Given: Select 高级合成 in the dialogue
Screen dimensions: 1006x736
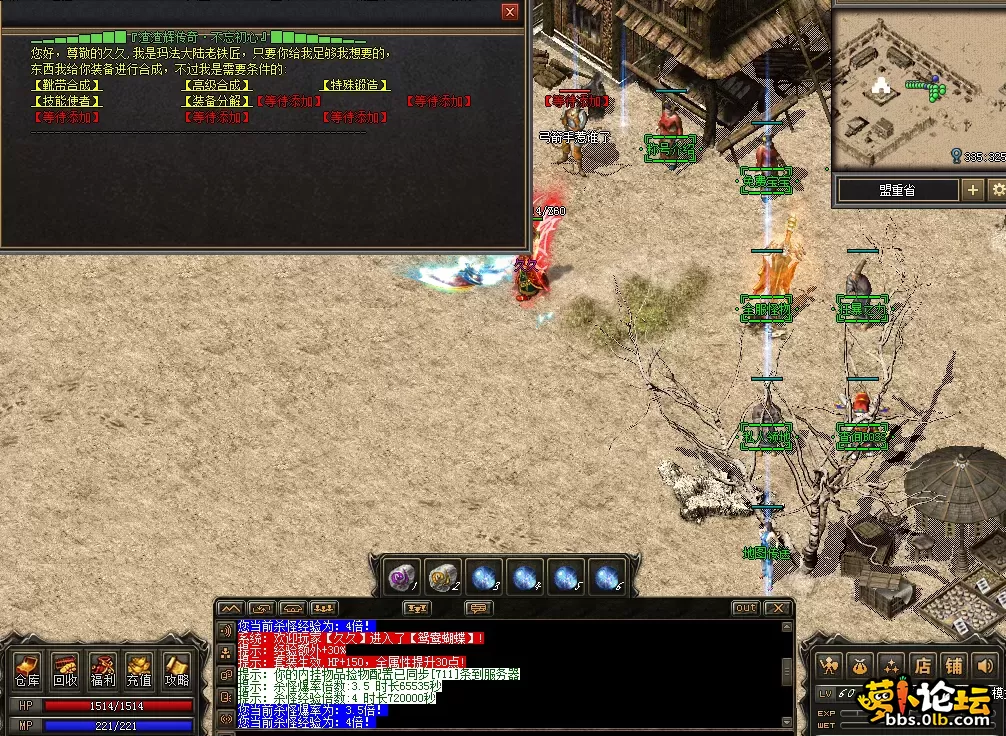Looking at the screenshot, I should click(x=216, y=86).
